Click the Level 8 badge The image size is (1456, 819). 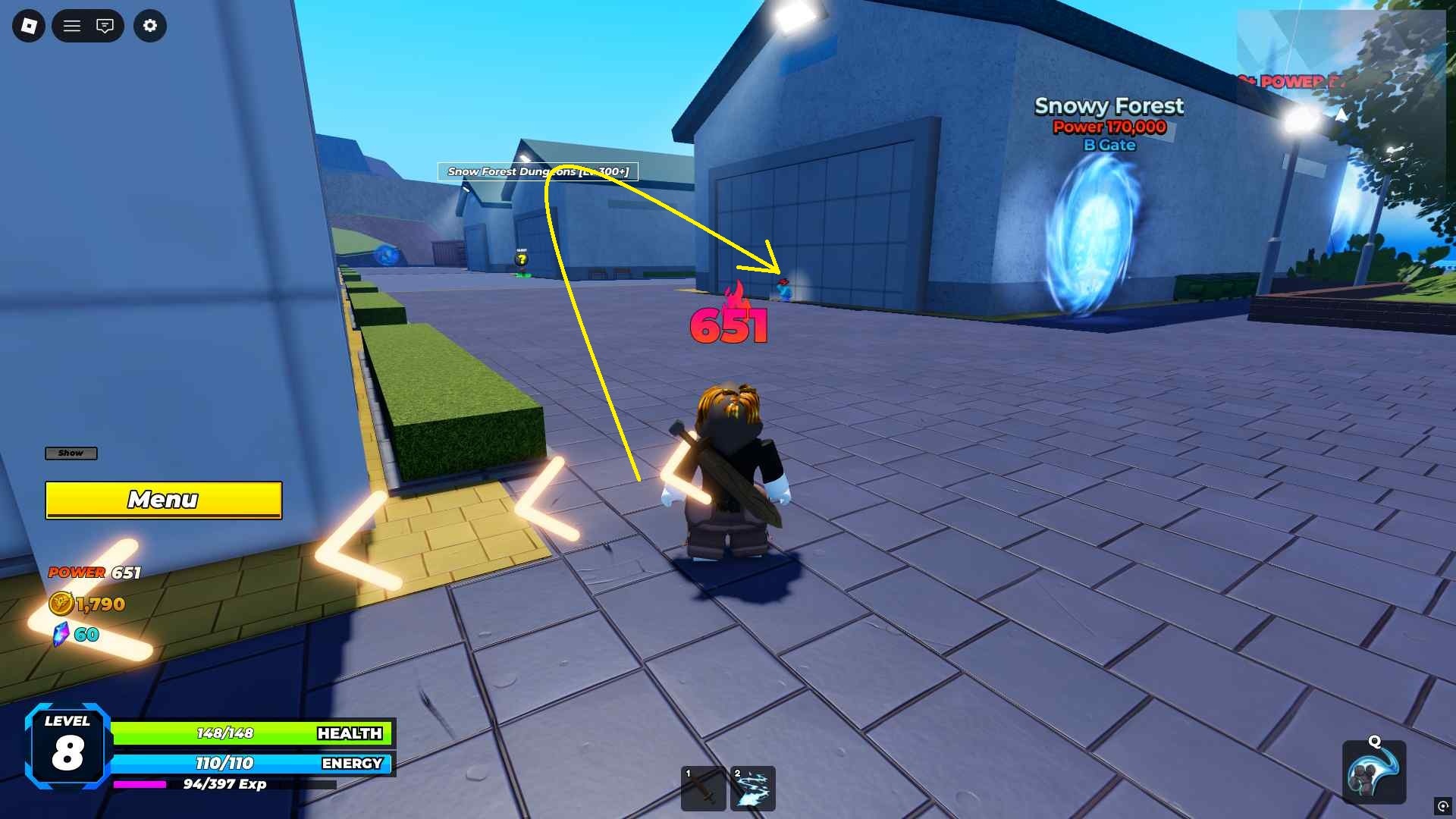tap(65, 747)
